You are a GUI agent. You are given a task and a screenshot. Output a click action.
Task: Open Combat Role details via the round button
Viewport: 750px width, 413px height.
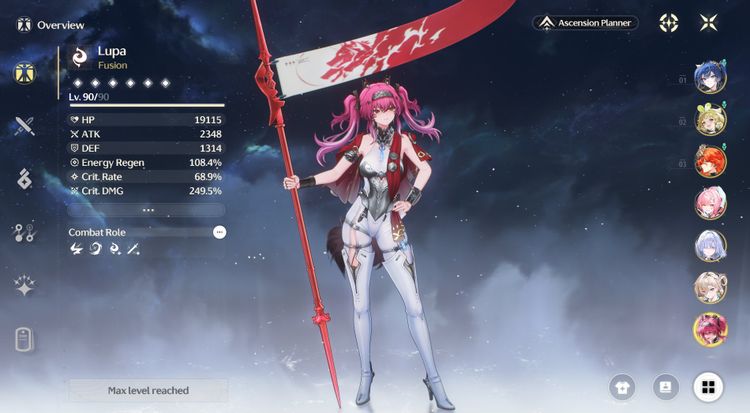pos(219,232)
